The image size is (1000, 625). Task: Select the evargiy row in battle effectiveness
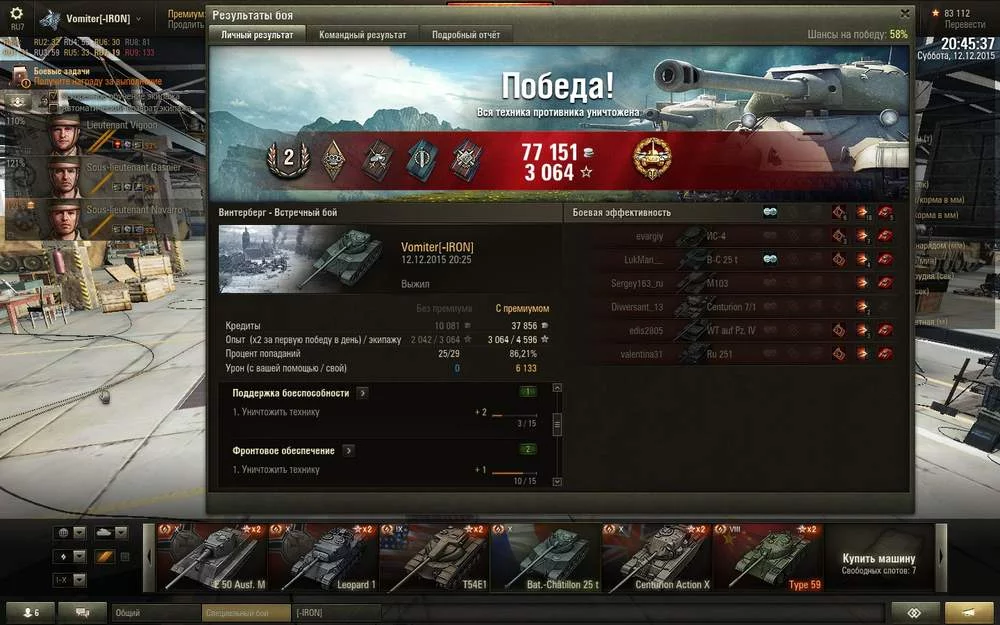coord(730,236)
